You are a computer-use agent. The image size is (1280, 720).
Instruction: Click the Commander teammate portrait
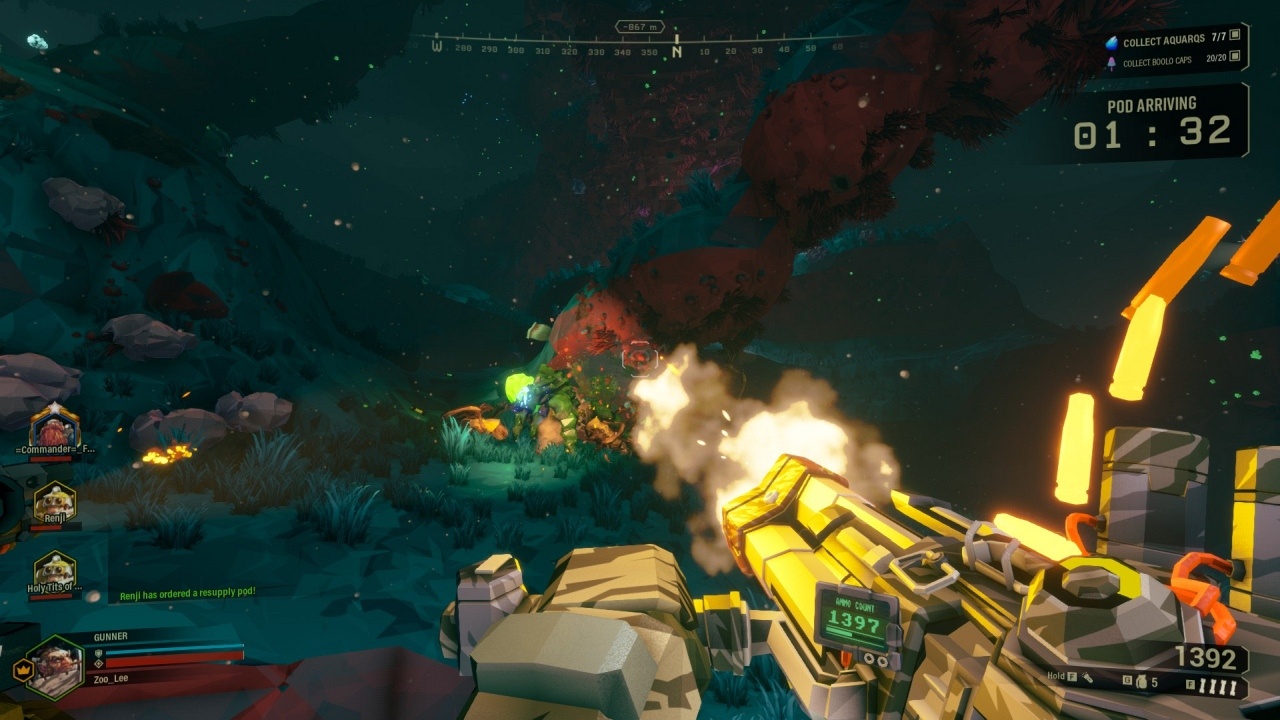click(54, 427)
